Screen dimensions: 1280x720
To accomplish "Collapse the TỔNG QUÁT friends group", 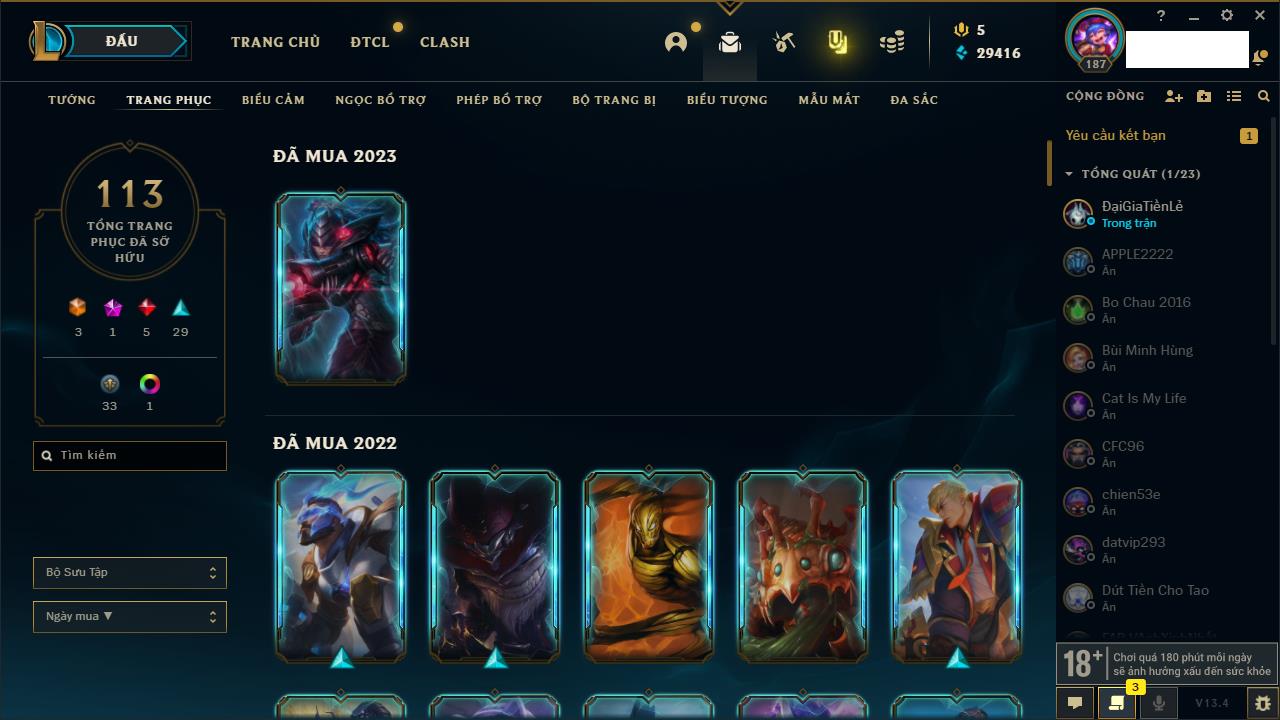I will click(1069, 174).
